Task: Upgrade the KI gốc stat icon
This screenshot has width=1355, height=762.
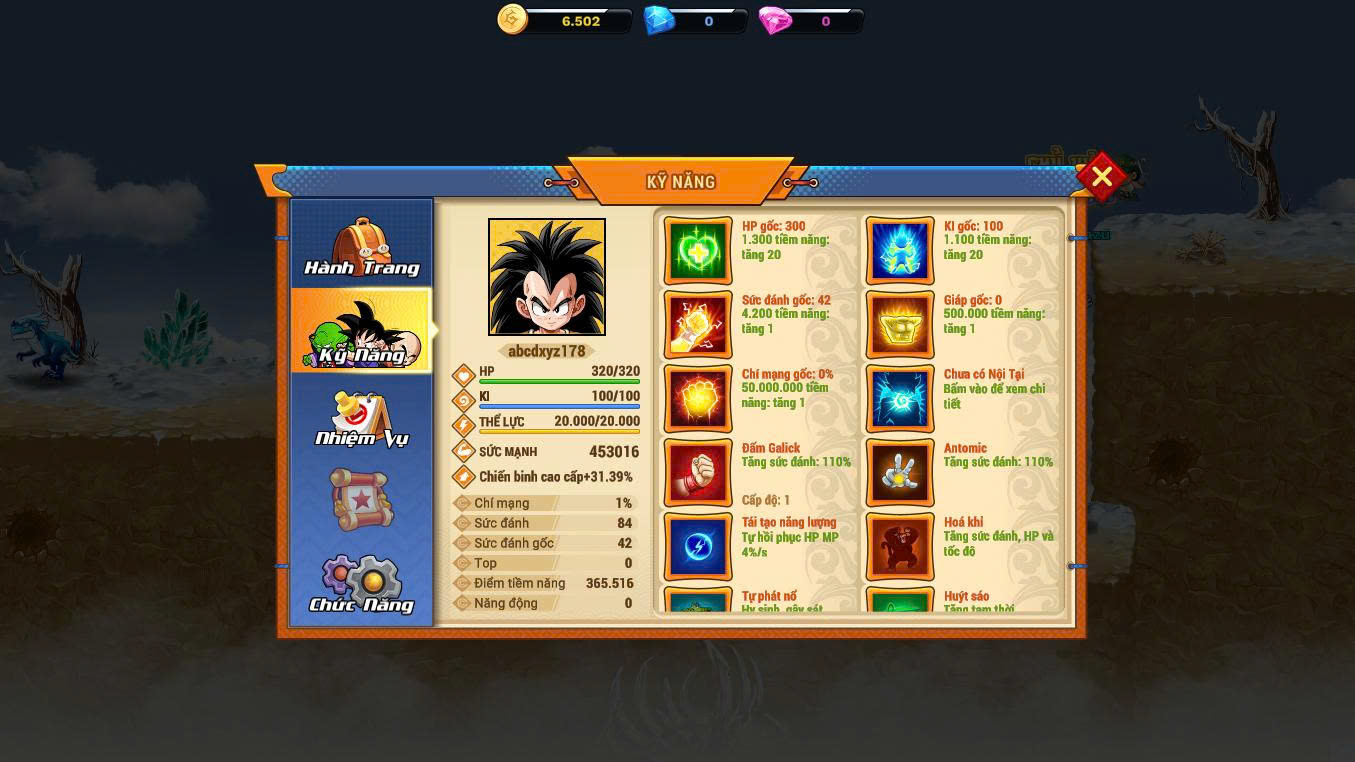Action: pyautogui.click(x=900, y=250)
